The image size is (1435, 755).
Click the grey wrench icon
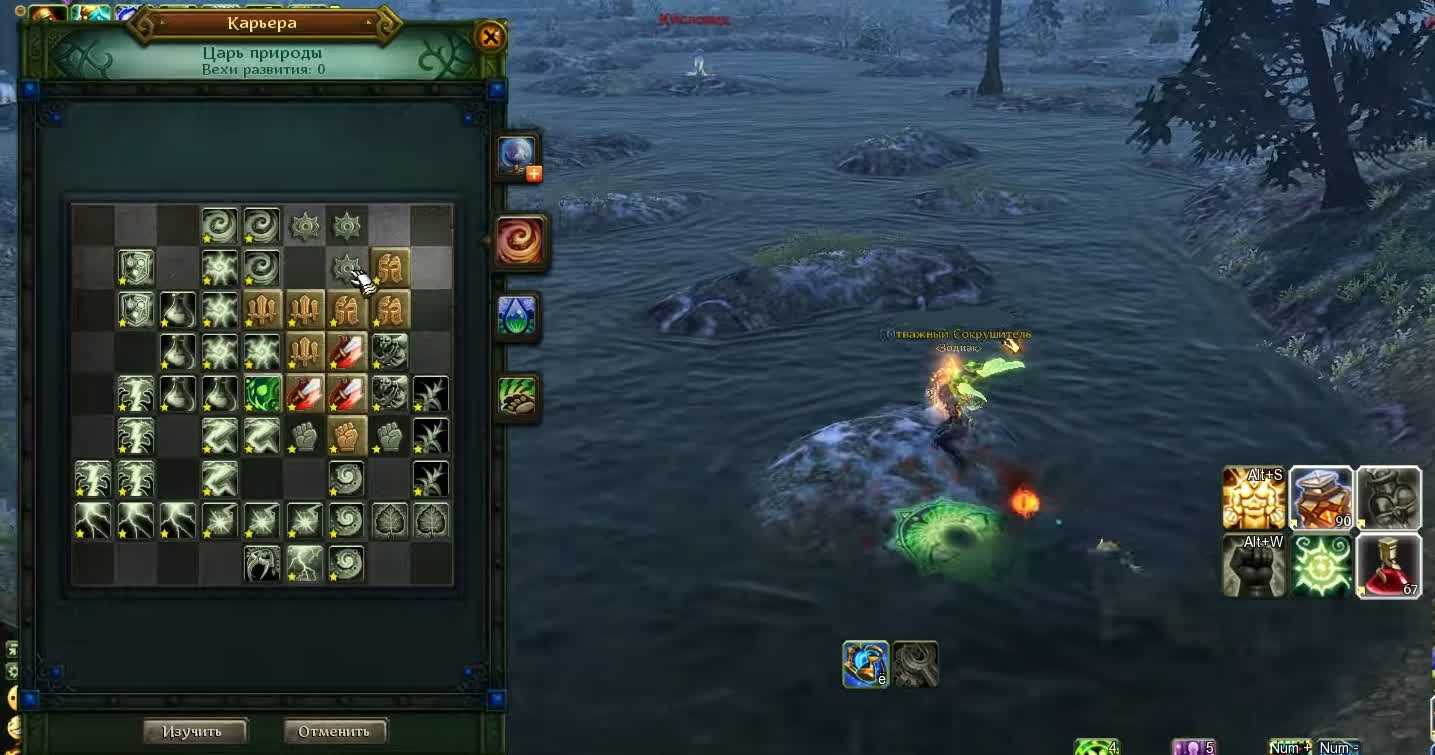(915, 664)
